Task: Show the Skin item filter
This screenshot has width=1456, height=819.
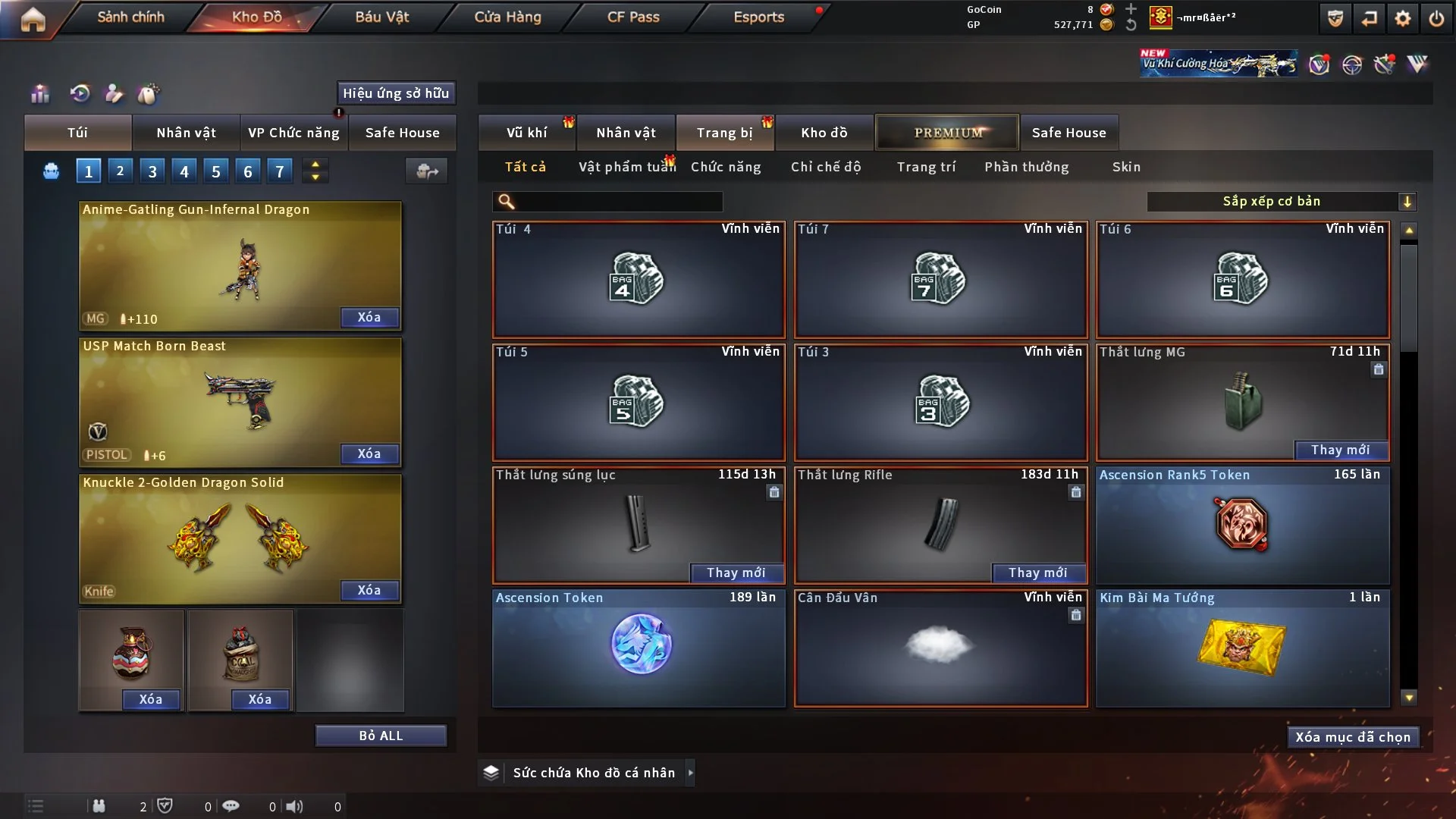Action: 1126,167
